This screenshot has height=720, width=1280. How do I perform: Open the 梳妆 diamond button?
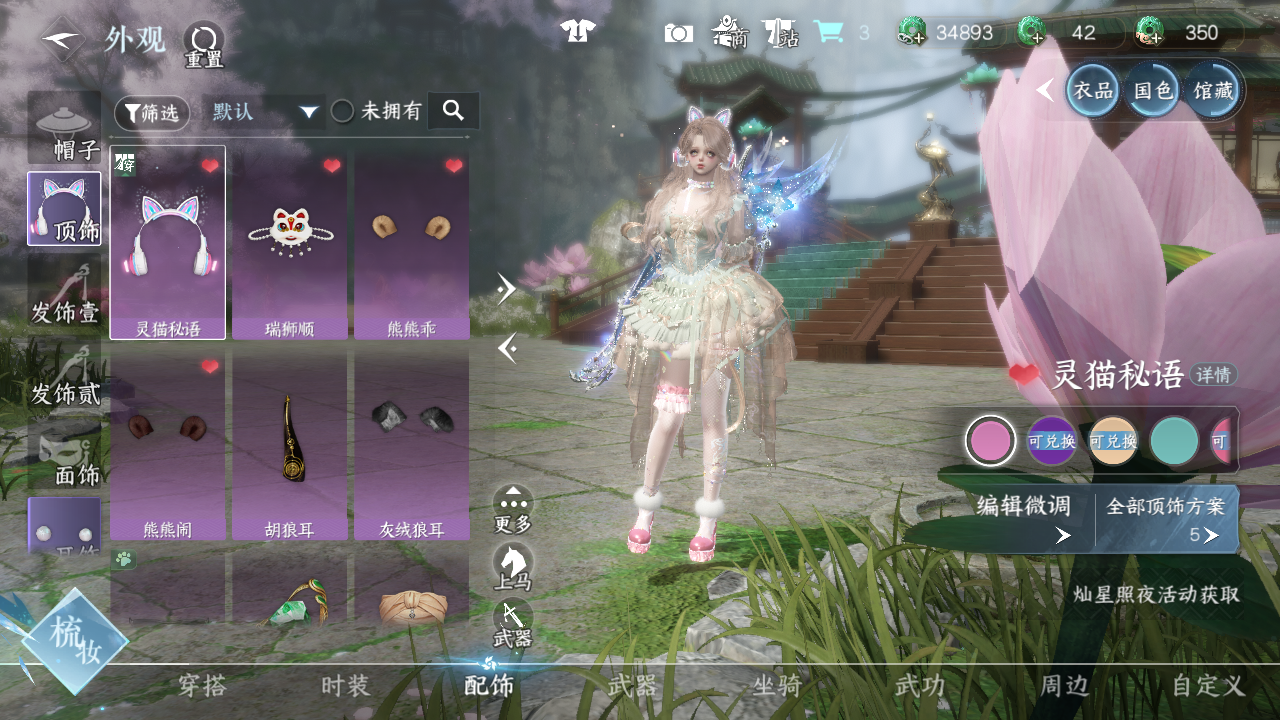coord(75,640)
